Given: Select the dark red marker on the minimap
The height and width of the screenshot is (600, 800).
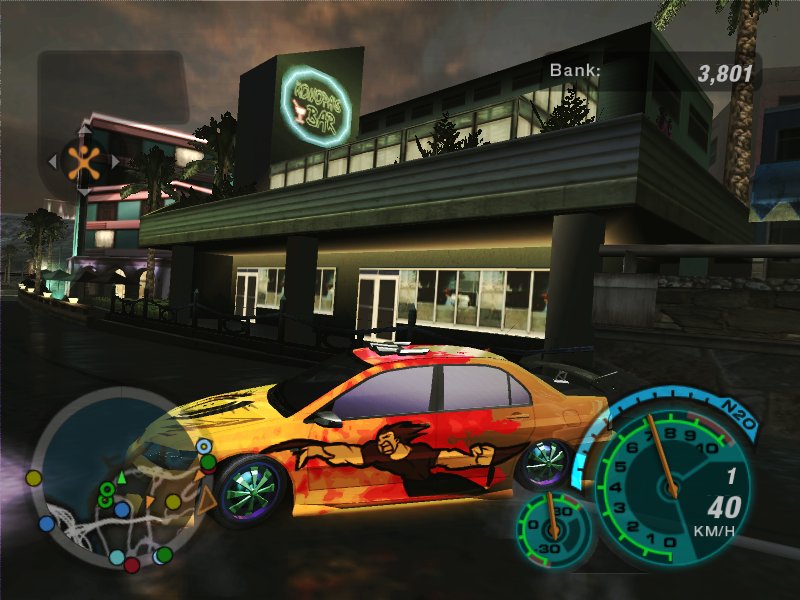Looking at the screenshot, I should 132,566.
